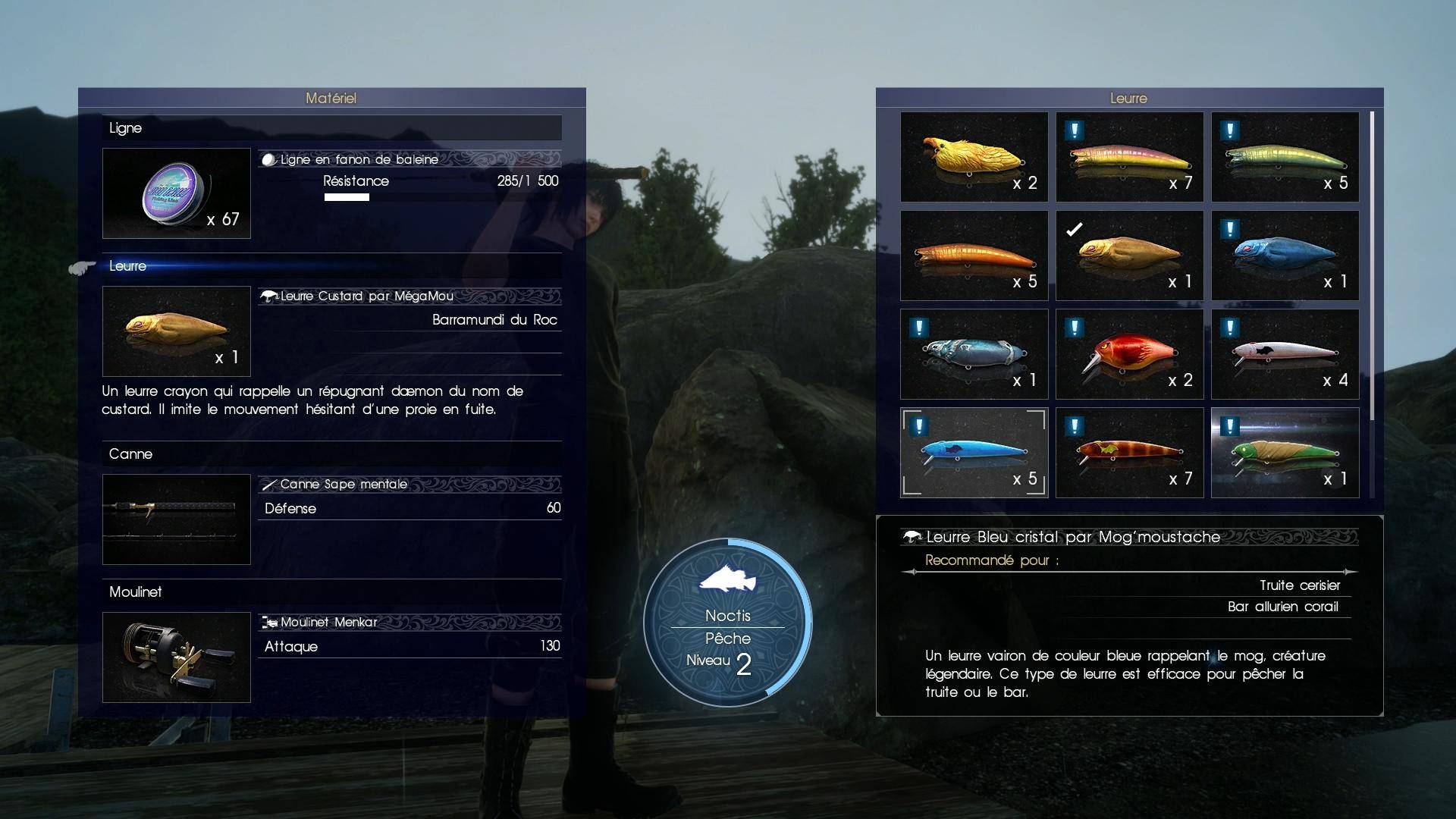
Task: Select the green and gold minnow lure
Action: [1285, 157]
